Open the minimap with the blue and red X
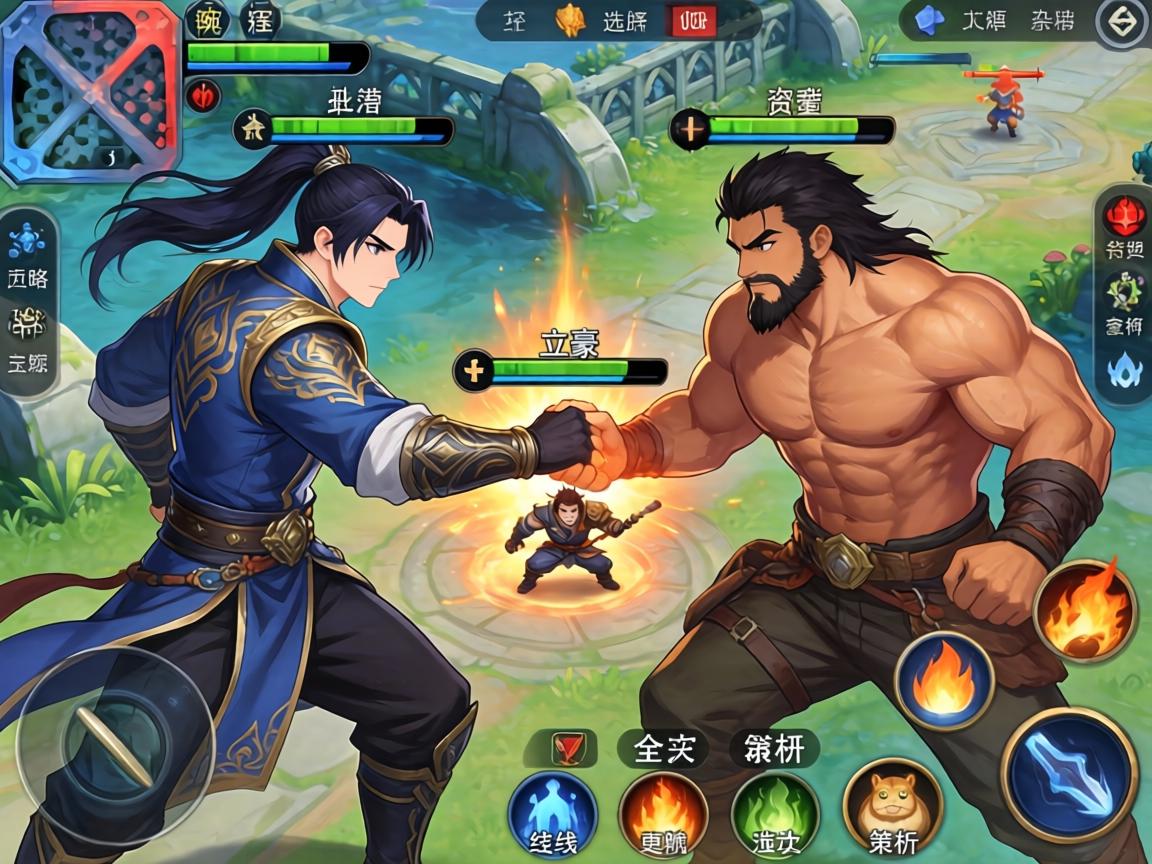This screenshot has width=1152, height=864. tap(90, 92)
